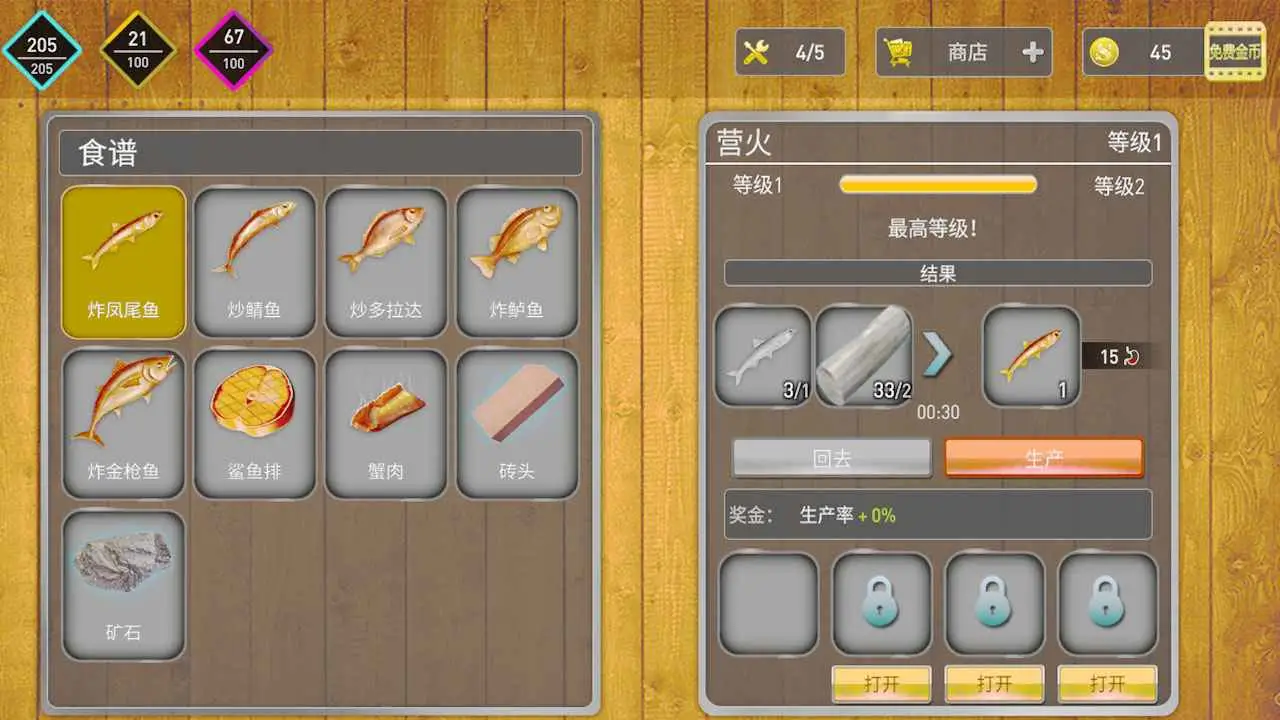Click the first locked production slot
This screenshot has height=720, width=1280.
click(881, 603)
